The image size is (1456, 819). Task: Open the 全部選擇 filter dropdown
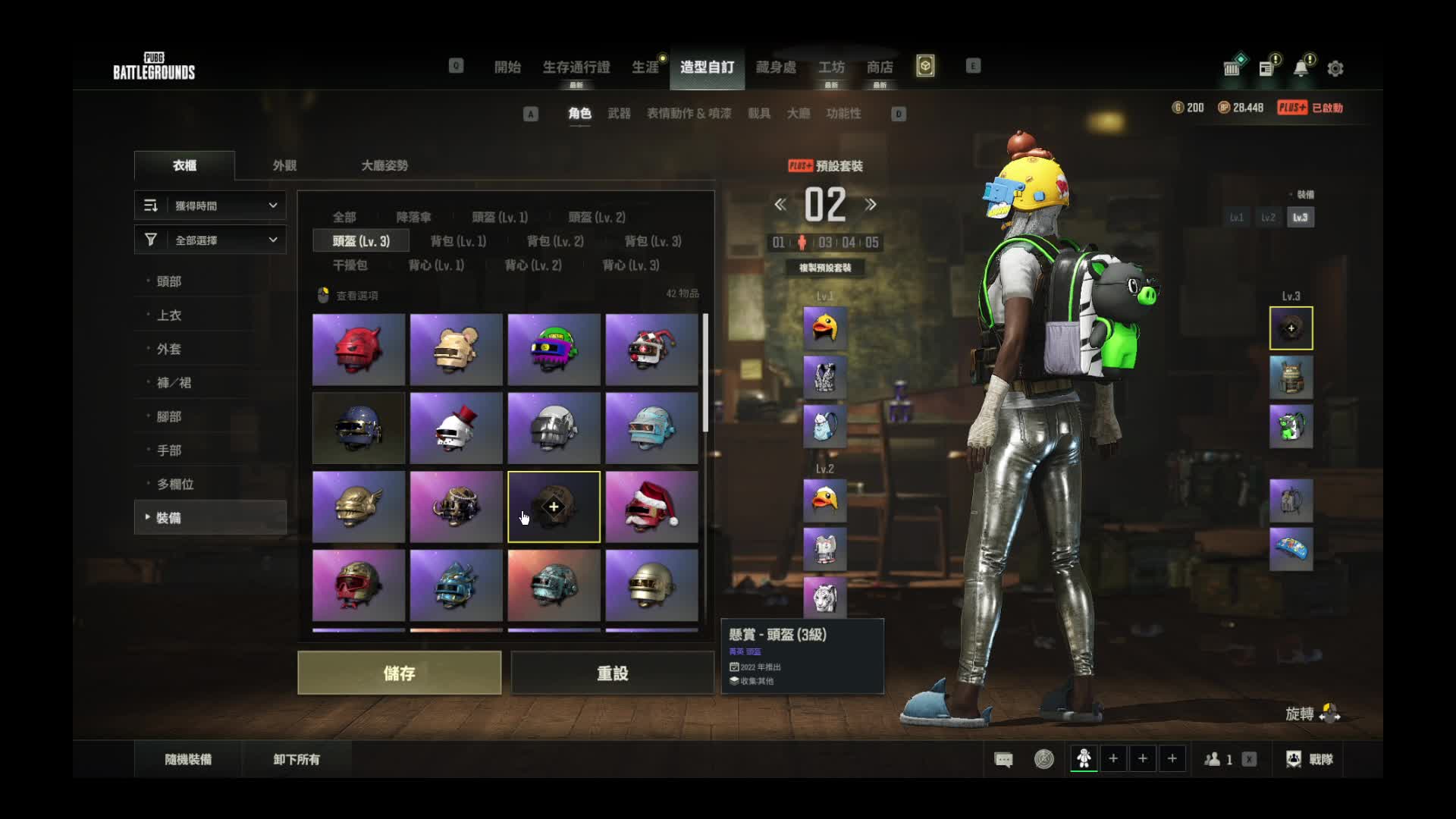coord(211,240)
